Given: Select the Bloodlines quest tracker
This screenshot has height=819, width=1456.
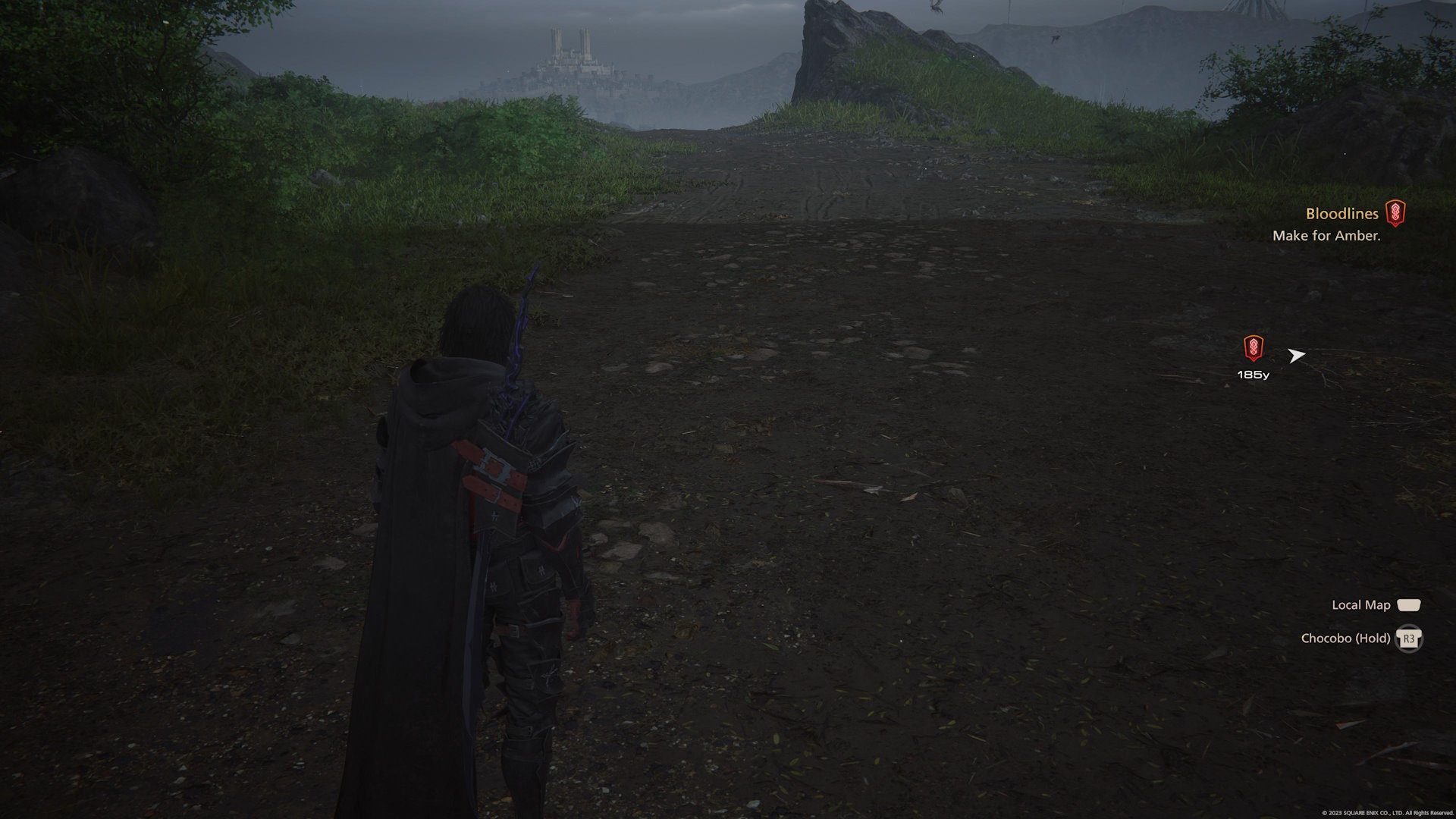Looking at the screenshot, I should [1341, 215].
